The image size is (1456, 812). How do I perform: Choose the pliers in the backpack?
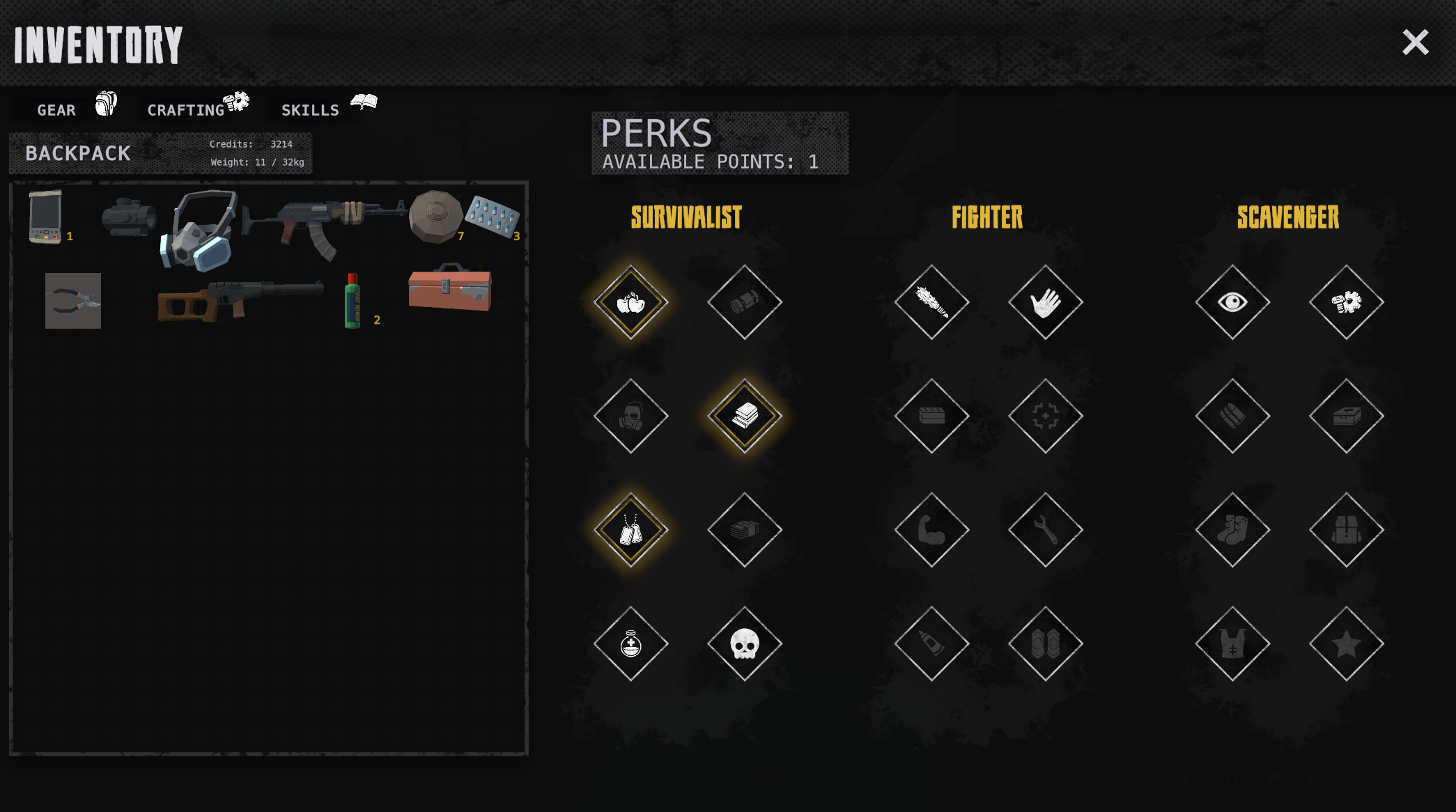coord(73,301)
